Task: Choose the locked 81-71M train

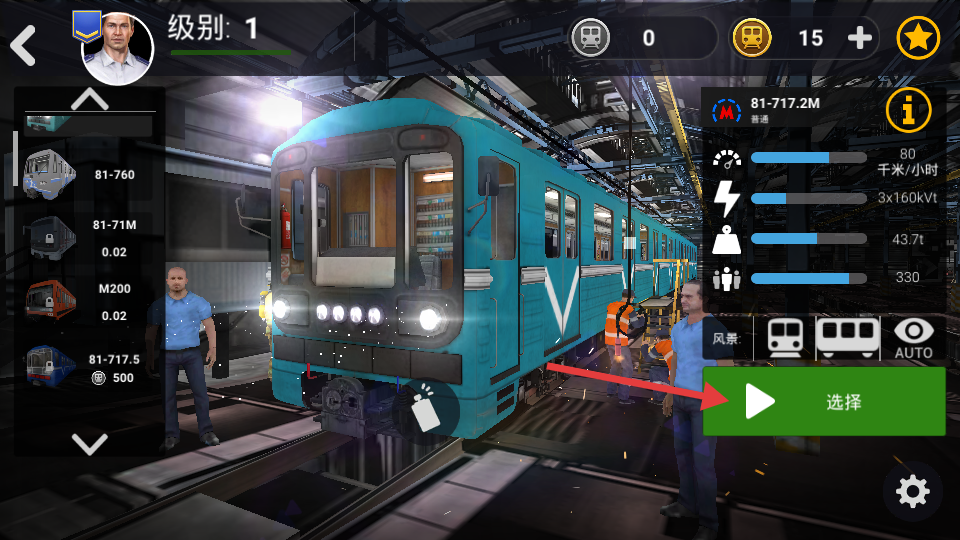Action: coord(50,237)
